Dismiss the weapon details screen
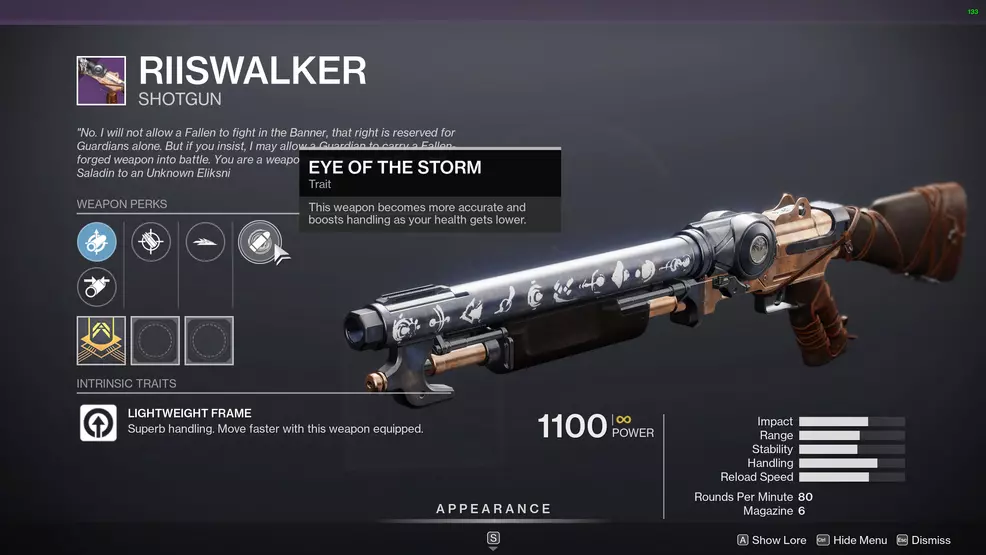Screen dimensions: 986x555 tap(923, 540)
